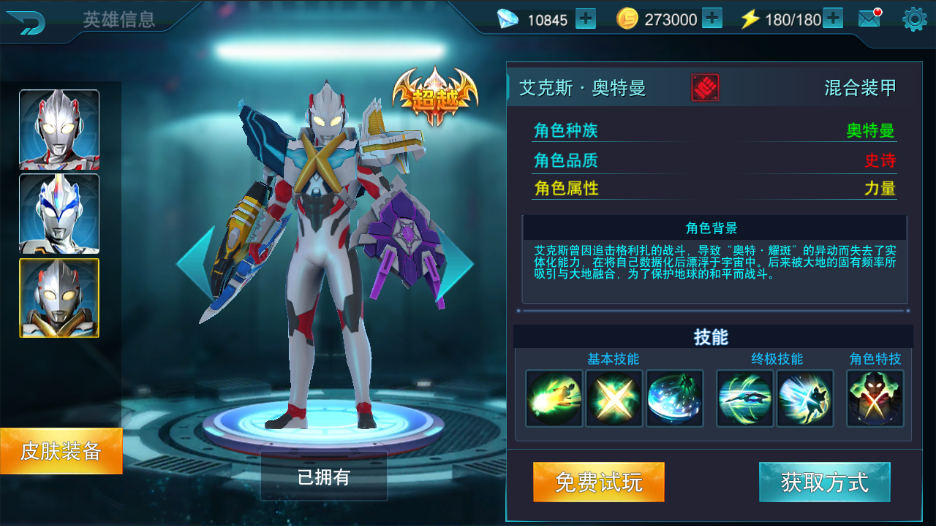View the green dome basic skill
This screenshot has height=526, width=936.
(x=674, y=398)
